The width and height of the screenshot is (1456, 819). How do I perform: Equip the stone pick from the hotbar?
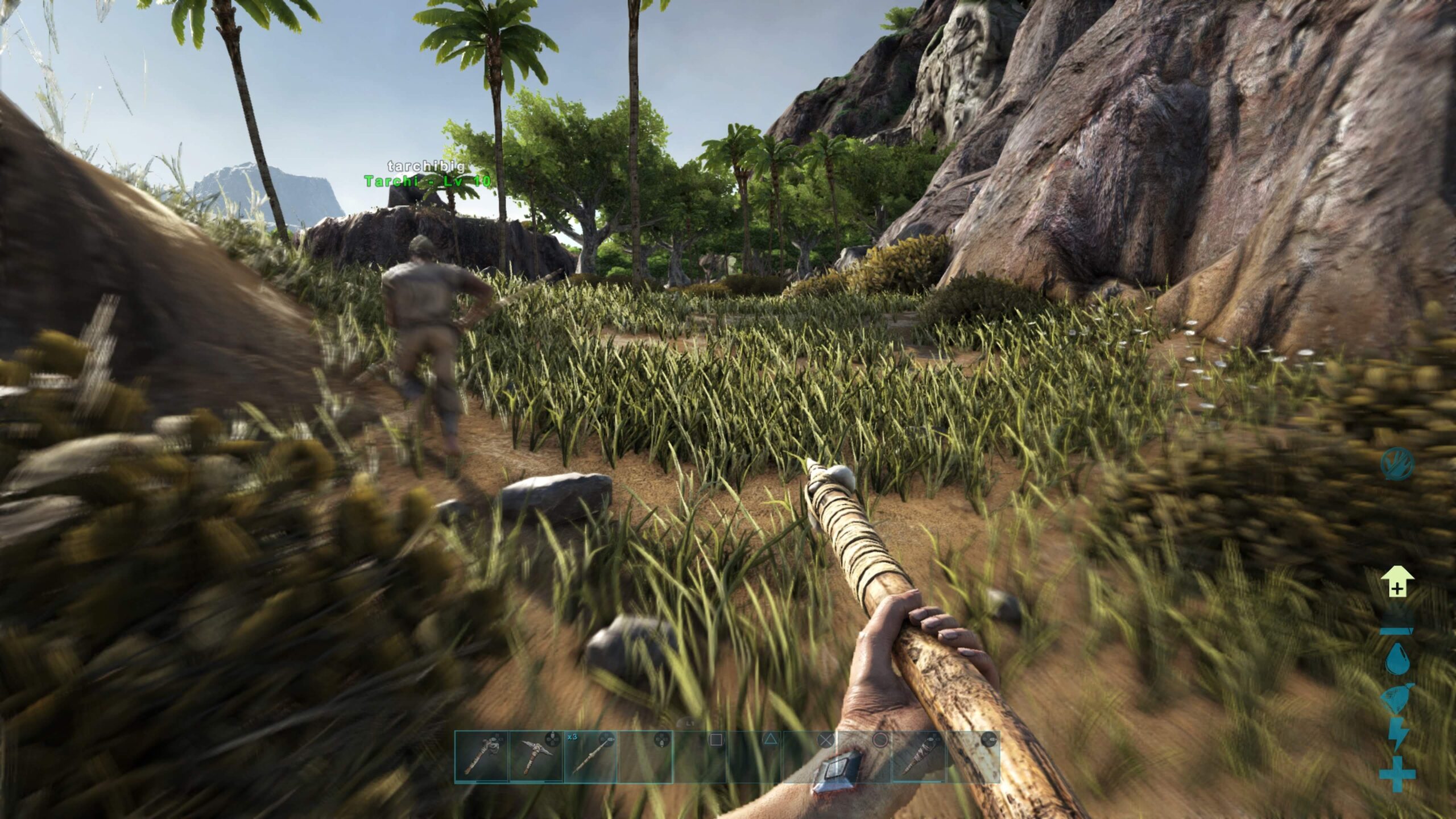(536, 756)
